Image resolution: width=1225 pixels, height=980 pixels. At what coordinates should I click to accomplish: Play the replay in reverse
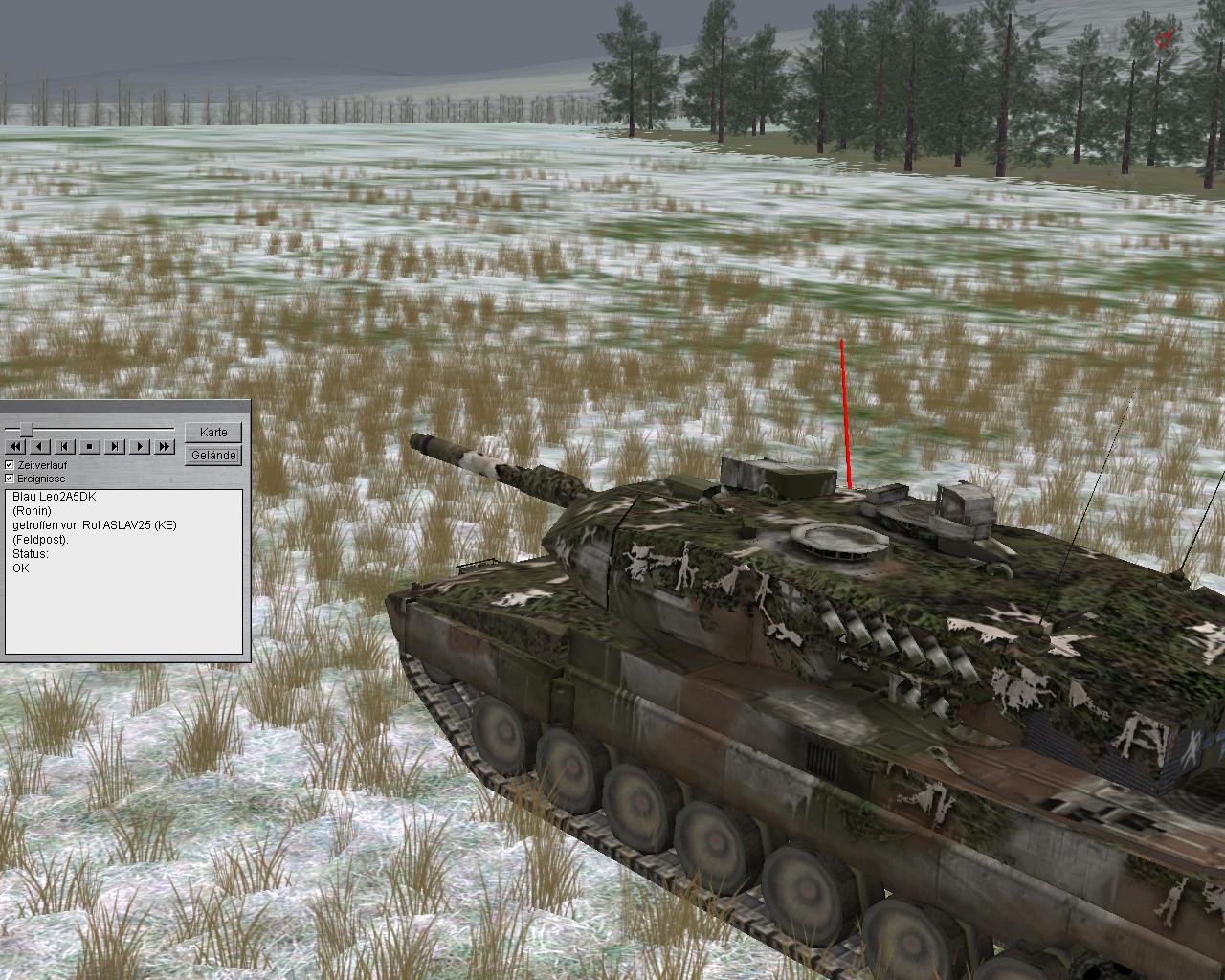pyautogui.click(x=40, y=447)
